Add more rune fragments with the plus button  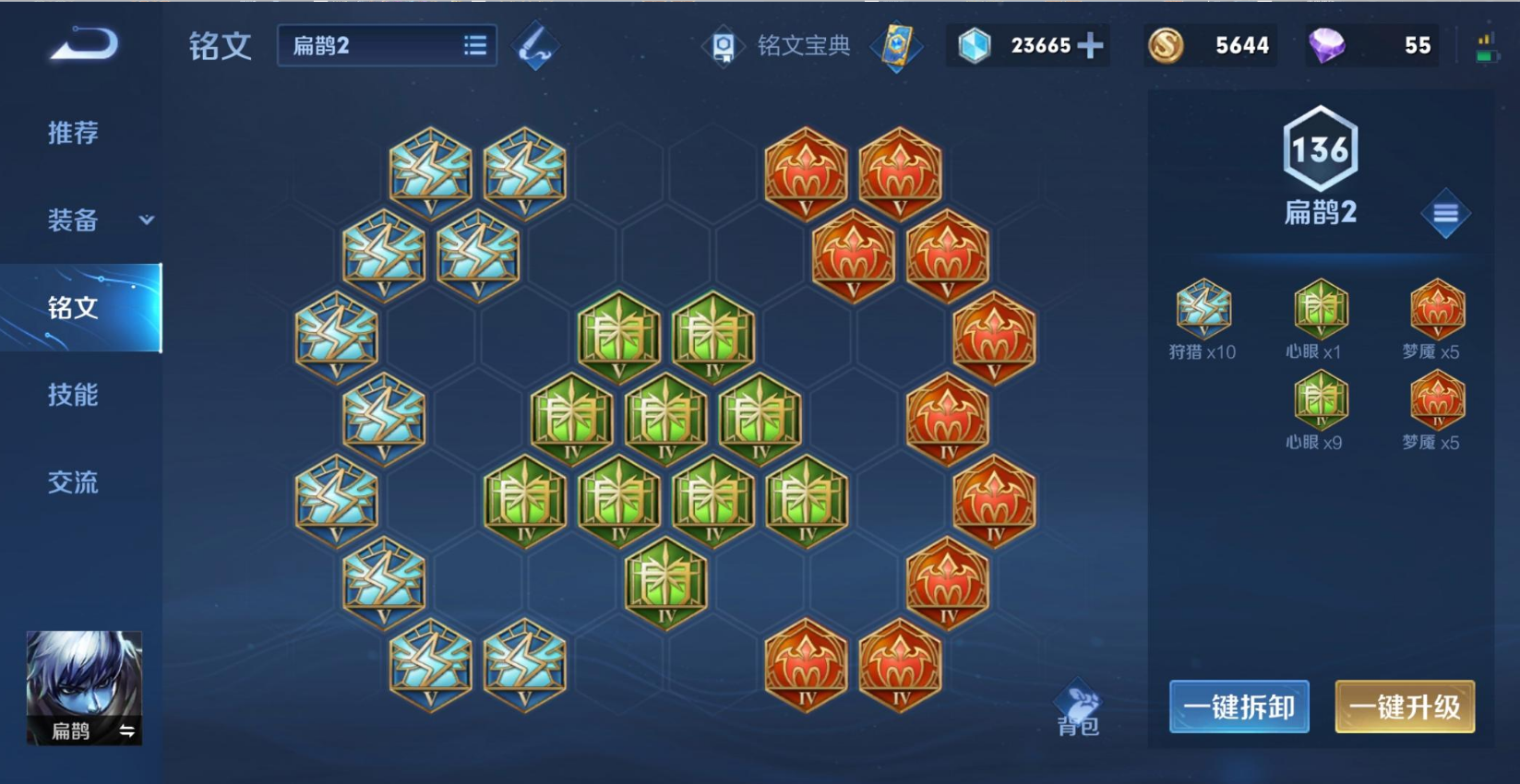(x=1090, y=45)
